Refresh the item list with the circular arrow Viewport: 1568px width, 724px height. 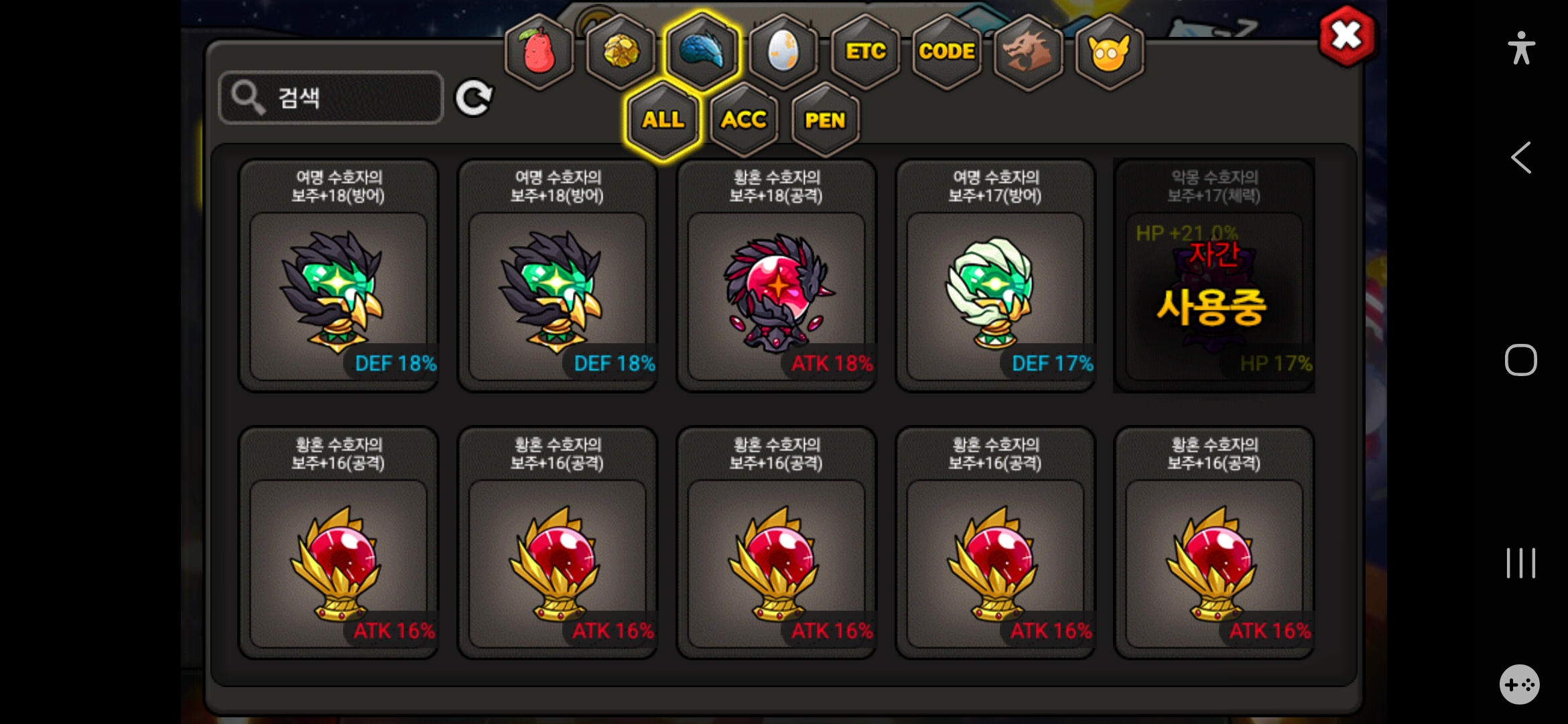point(474,99)
